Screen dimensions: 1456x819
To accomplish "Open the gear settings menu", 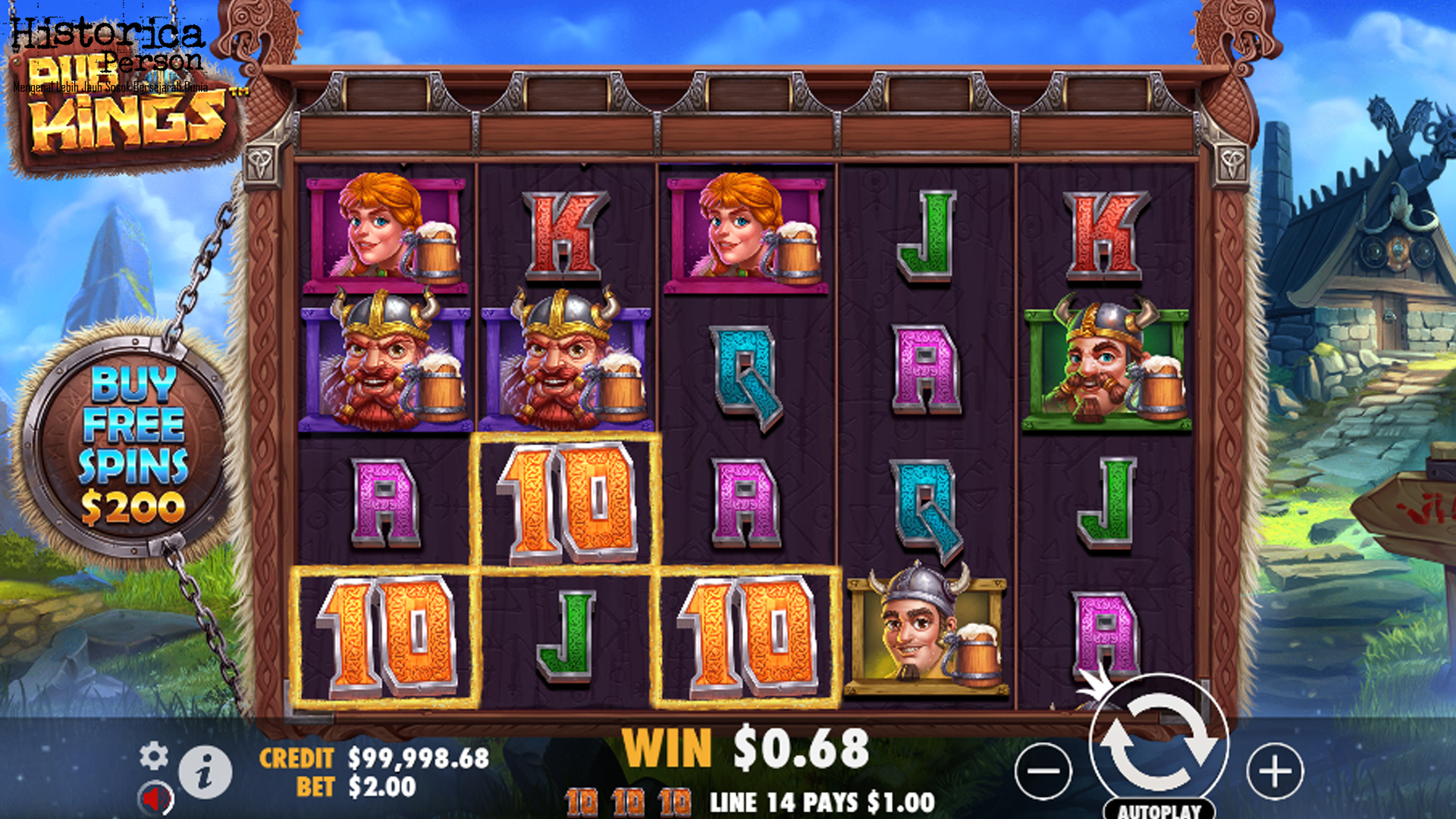I will [154, 756].
